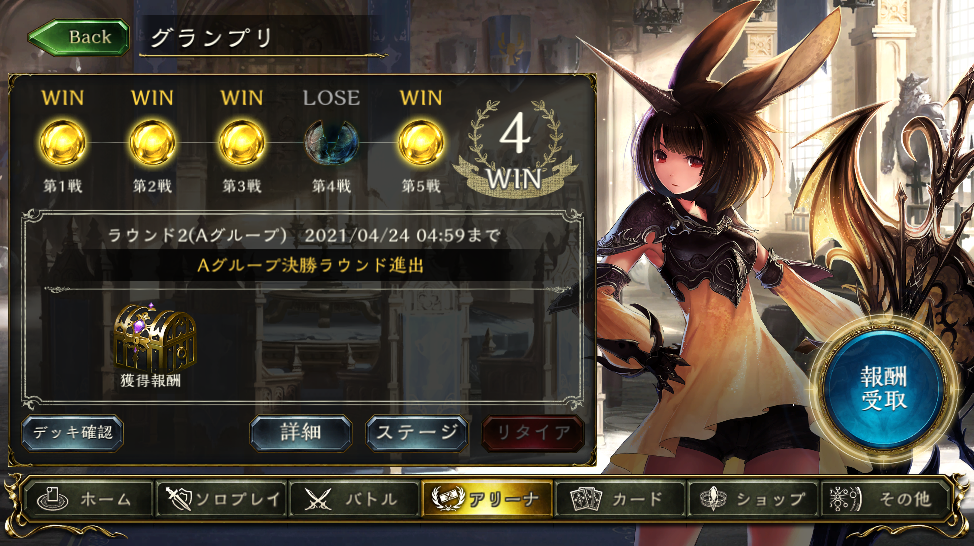This screenshot has height=546, width=974.
Task: Open the デッキ確認 deck check
Action: (73, 433)
